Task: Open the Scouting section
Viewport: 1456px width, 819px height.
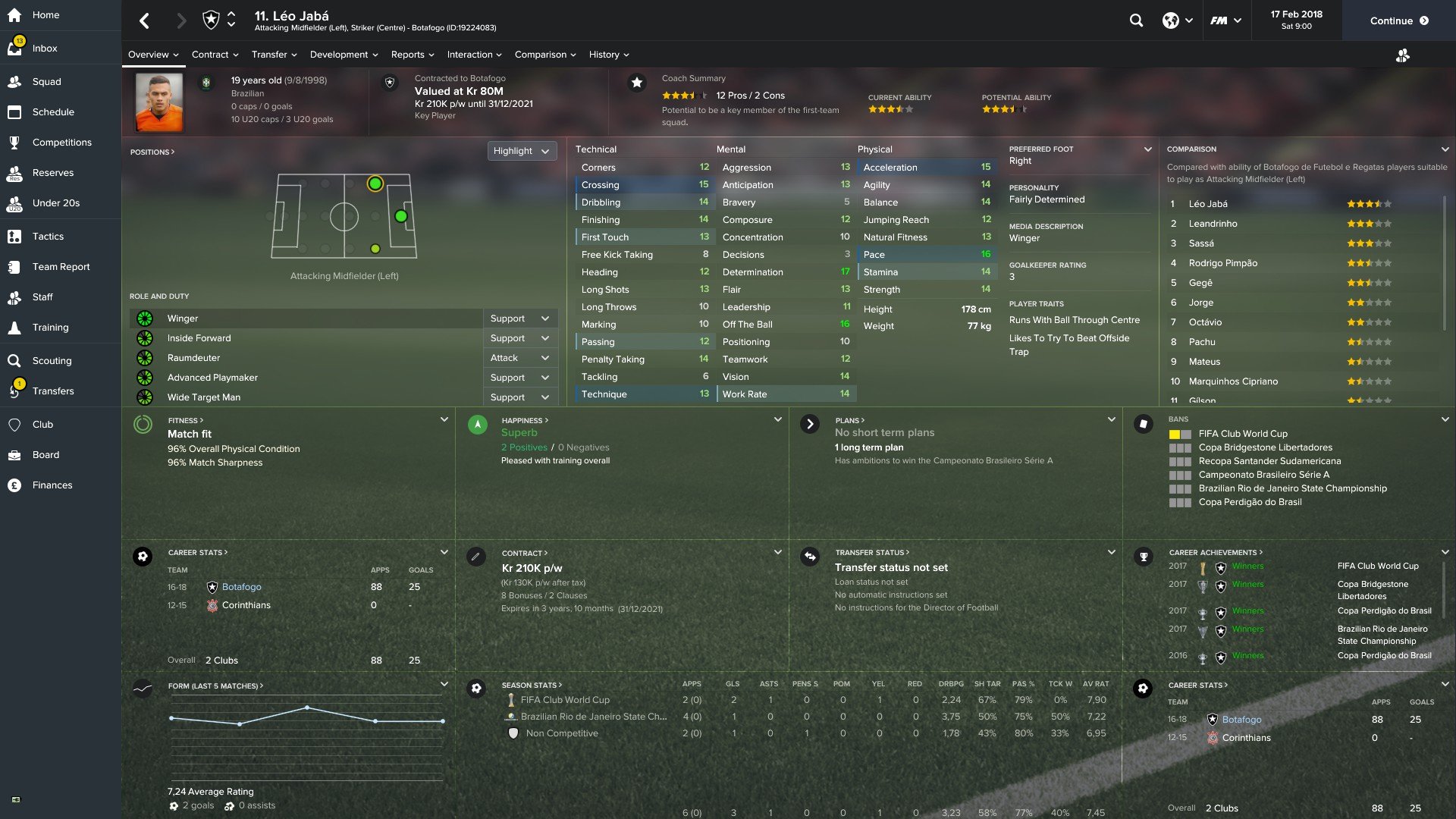Action: pos(52,361)
